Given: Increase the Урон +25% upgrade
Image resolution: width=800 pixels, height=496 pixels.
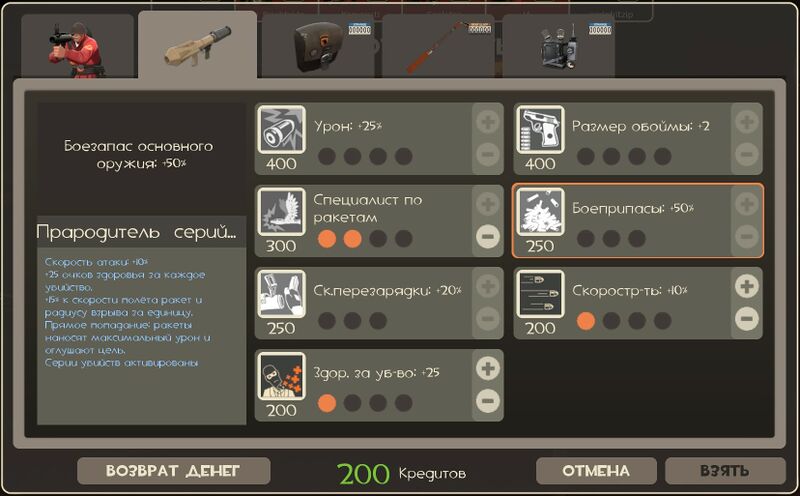Looking at the screenshot, I should point(487,123).
